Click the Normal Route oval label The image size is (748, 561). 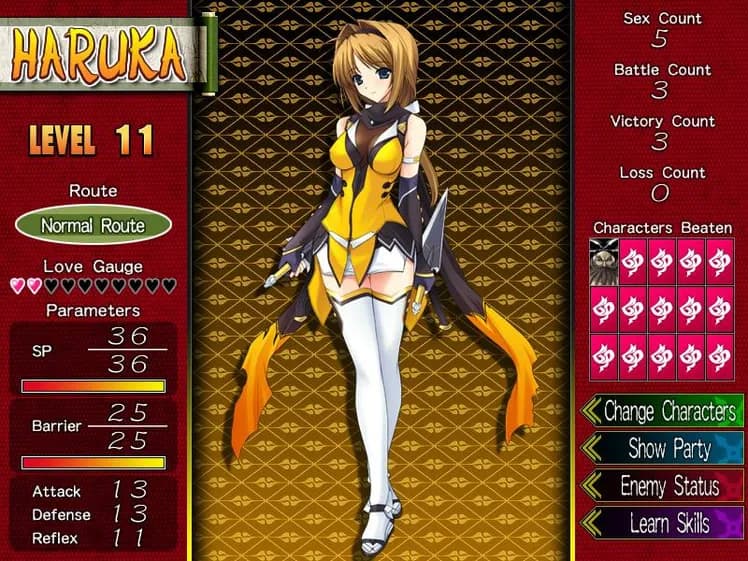click(93, 225)
